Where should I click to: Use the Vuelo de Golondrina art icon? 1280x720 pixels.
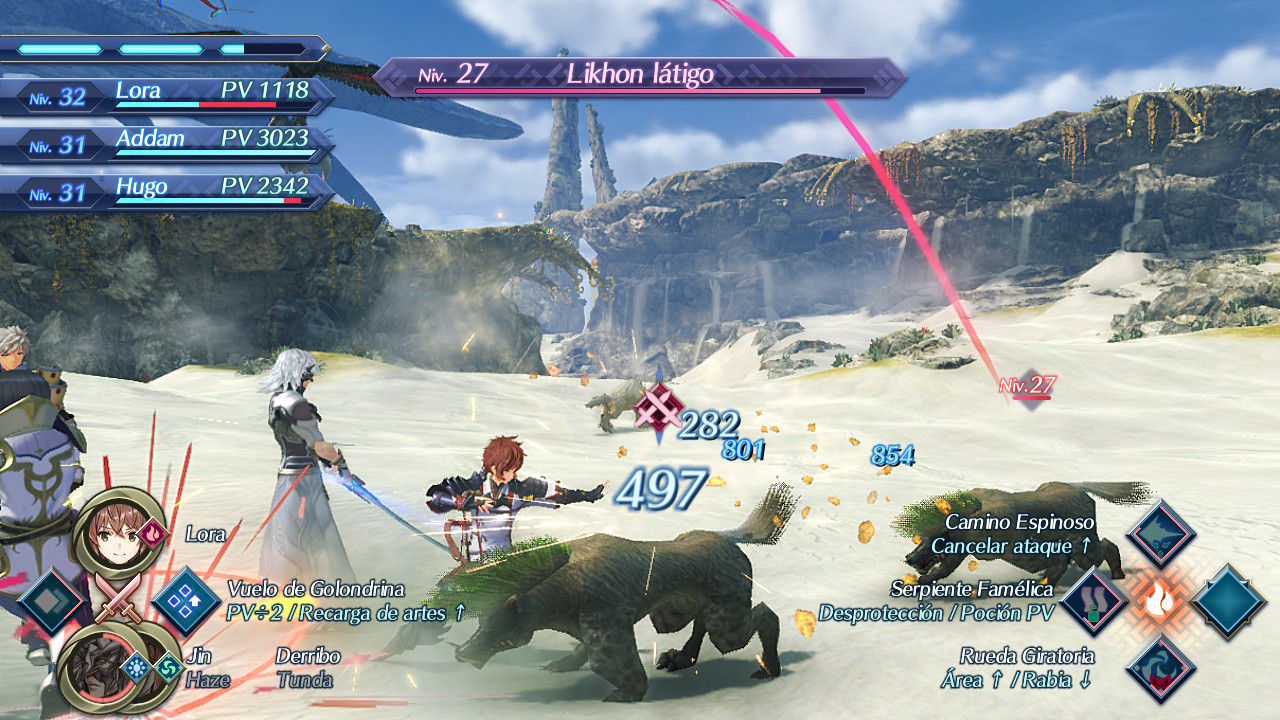pyautogui.click(x=186, y=601)
